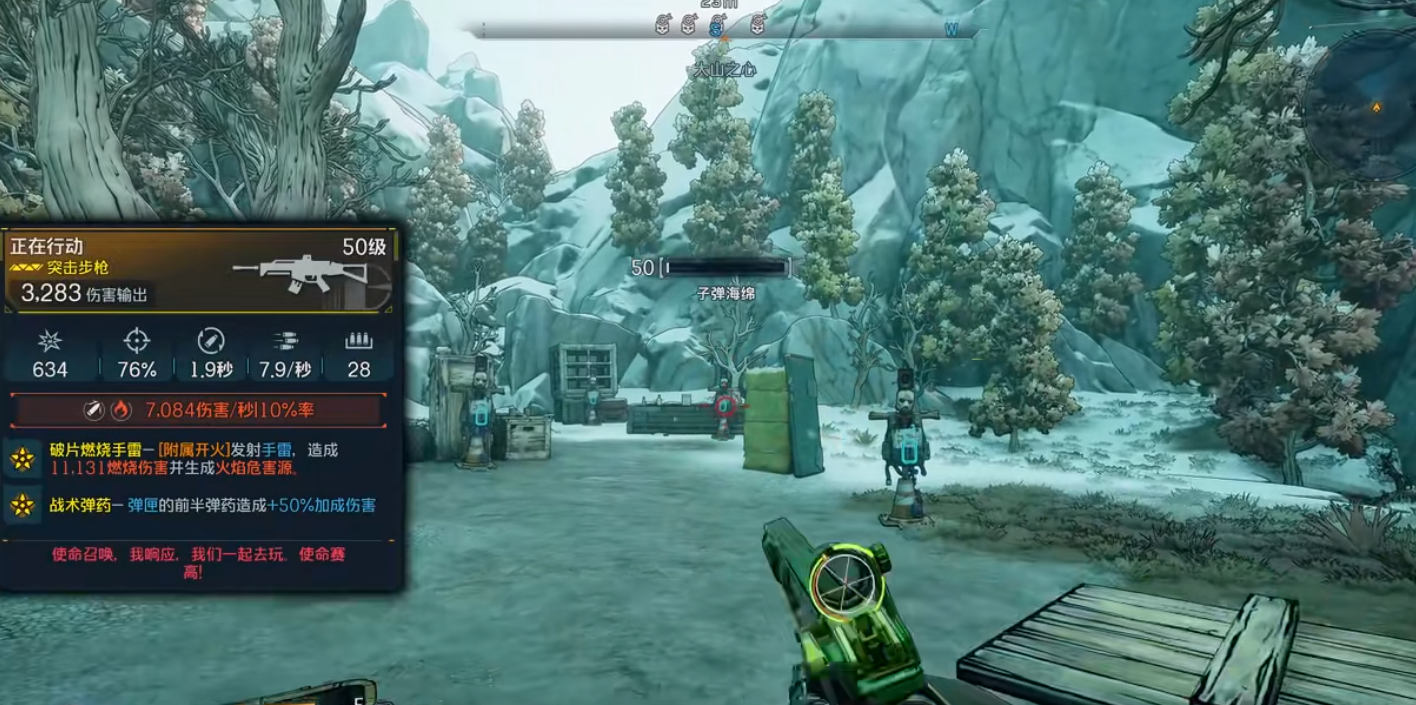This screenshot has height=705, width=1416.
Task: Click the accuracy crosshair stat icon
Action: [x=136, y=340]
